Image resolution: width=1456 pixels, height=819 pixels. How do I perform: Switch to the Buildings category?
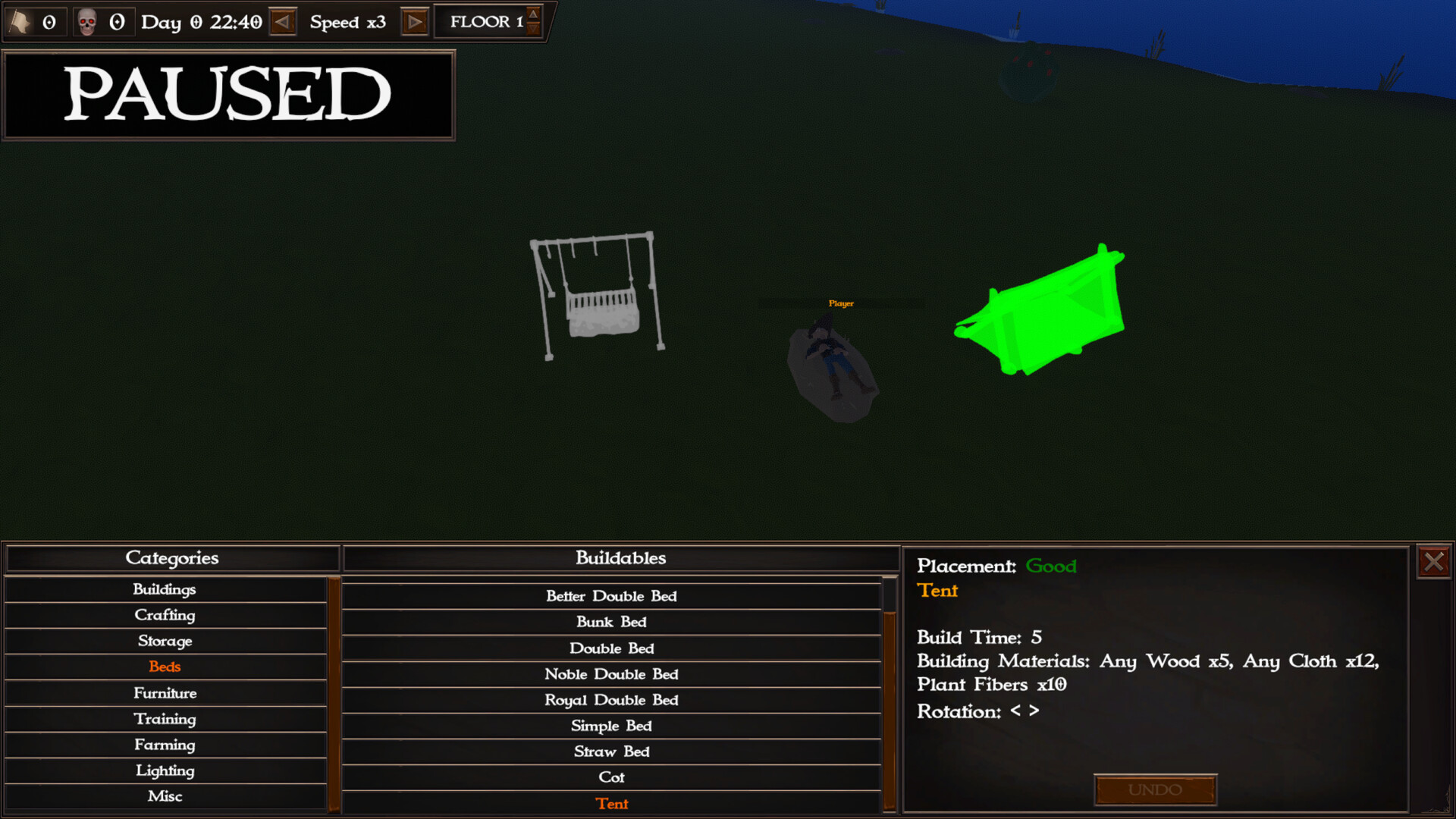pos(165,589)
